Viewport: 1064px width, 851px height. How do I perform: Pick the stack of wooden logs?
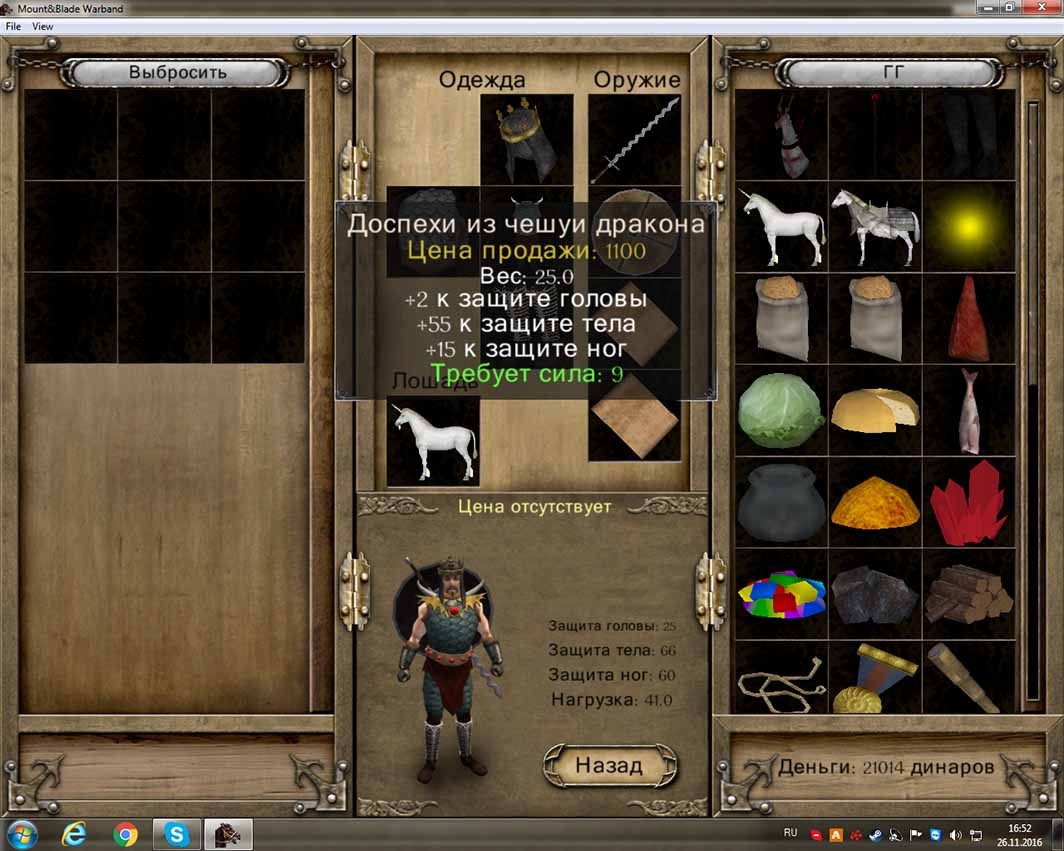coord(967,595)
